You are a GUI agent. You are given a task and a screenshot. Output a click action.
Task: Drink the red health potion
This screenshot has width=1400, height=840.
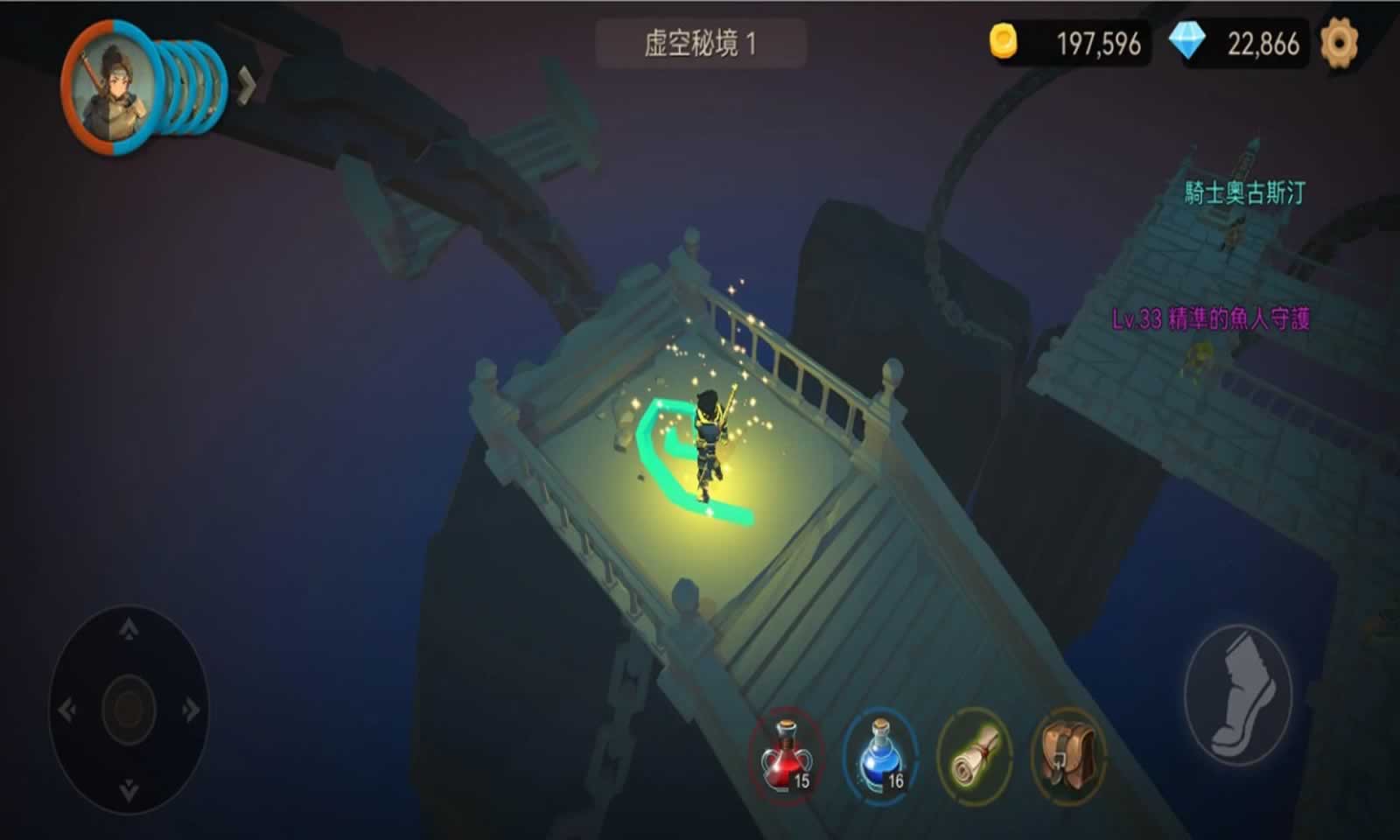click(x=787, y=759)
